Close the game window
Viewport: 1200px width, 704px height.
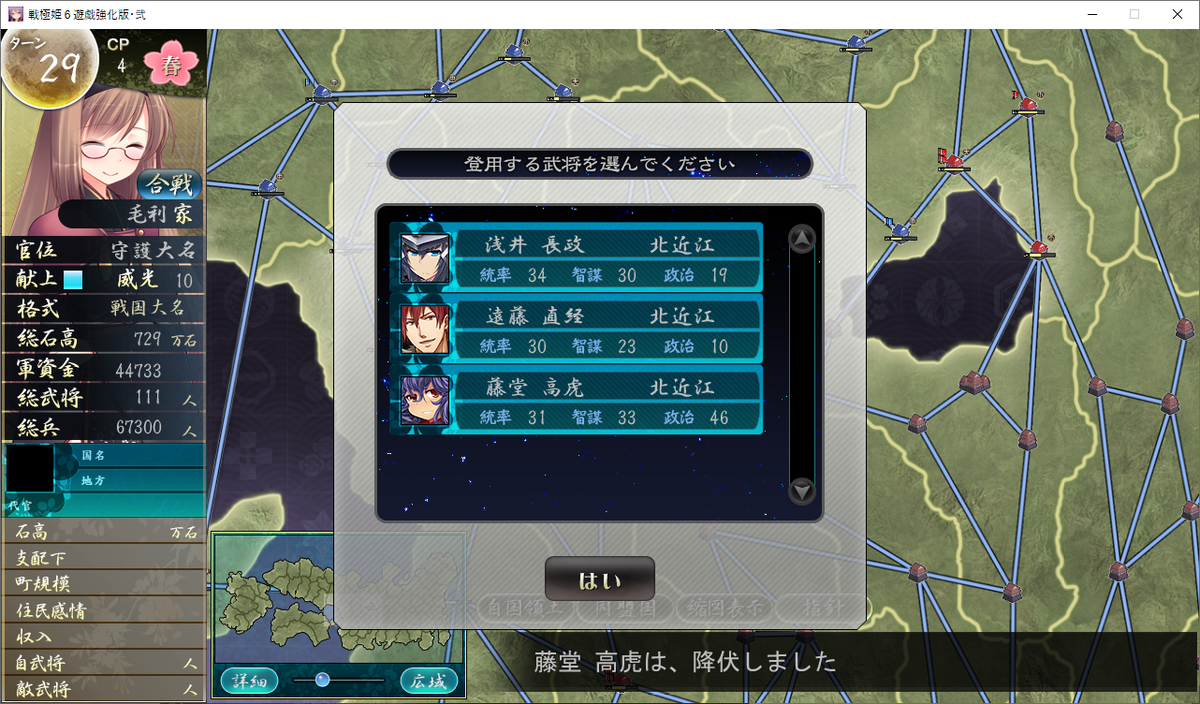tap(1175, 14)
